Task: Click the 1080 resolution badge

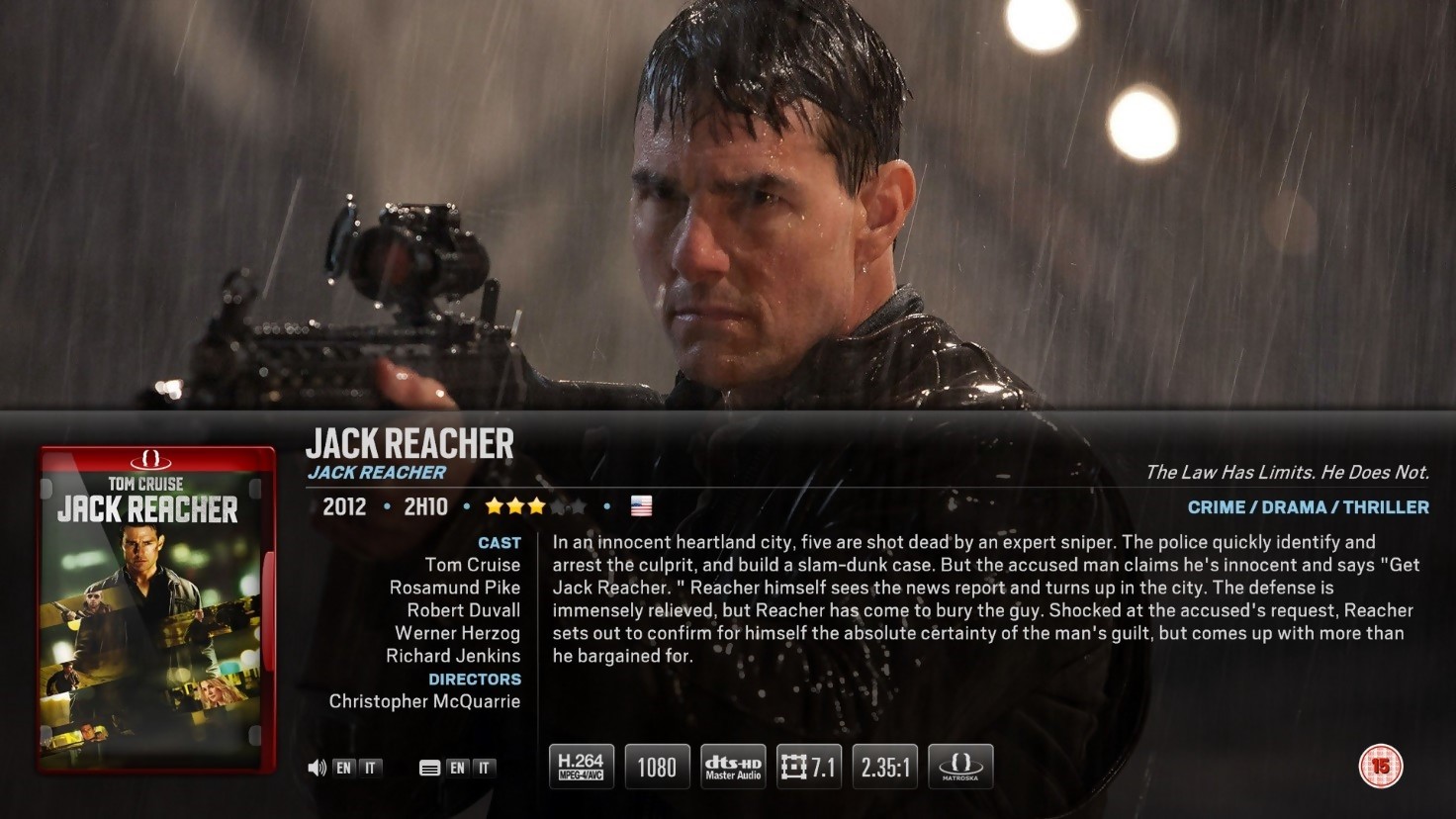Action: coord(657,767)
